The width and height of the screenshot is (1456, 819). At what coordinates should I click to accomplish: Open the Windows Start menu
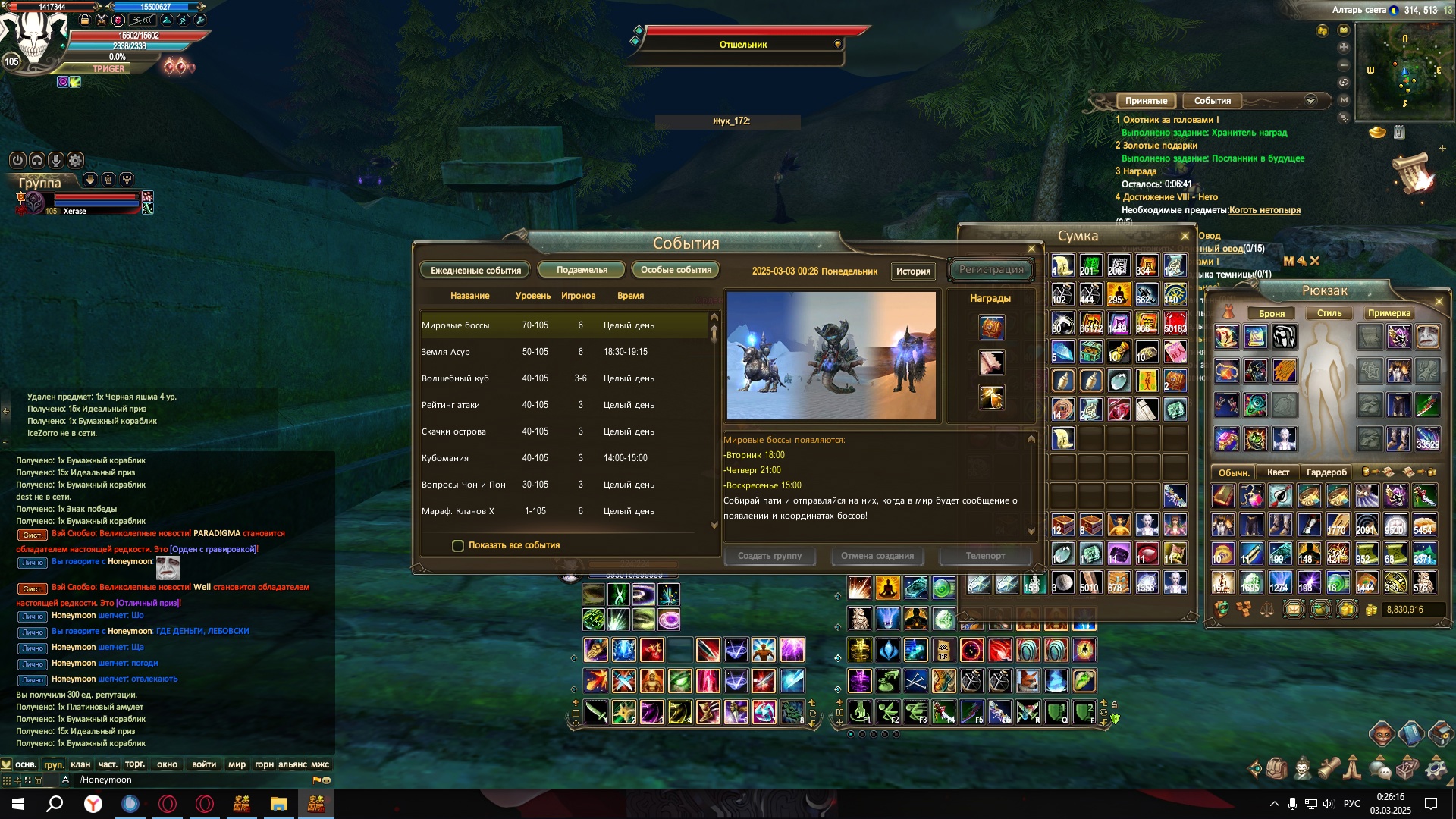(x=18, y=804)
